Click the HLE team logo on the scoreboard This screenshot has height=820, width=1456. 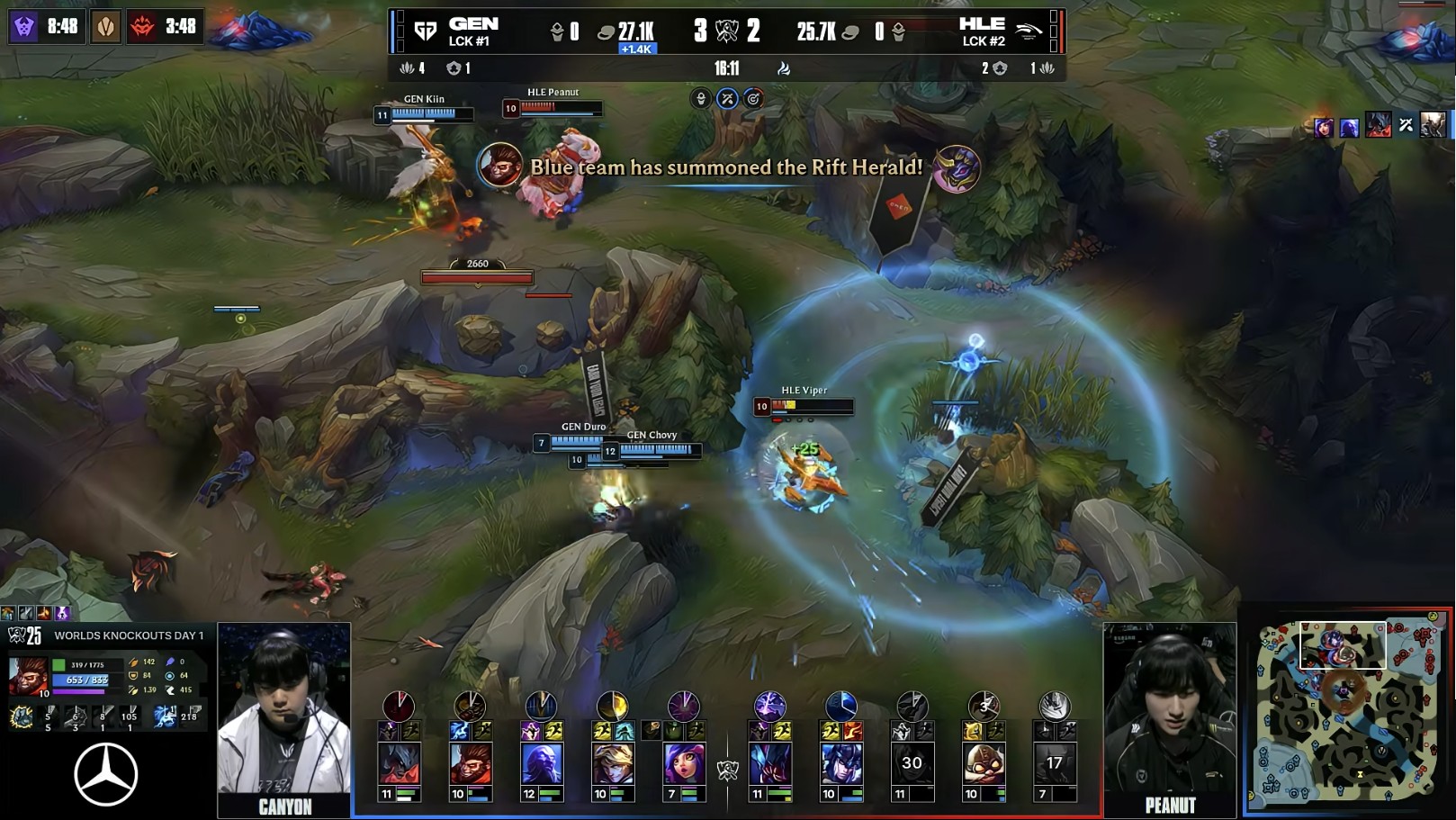(1028, 32)
